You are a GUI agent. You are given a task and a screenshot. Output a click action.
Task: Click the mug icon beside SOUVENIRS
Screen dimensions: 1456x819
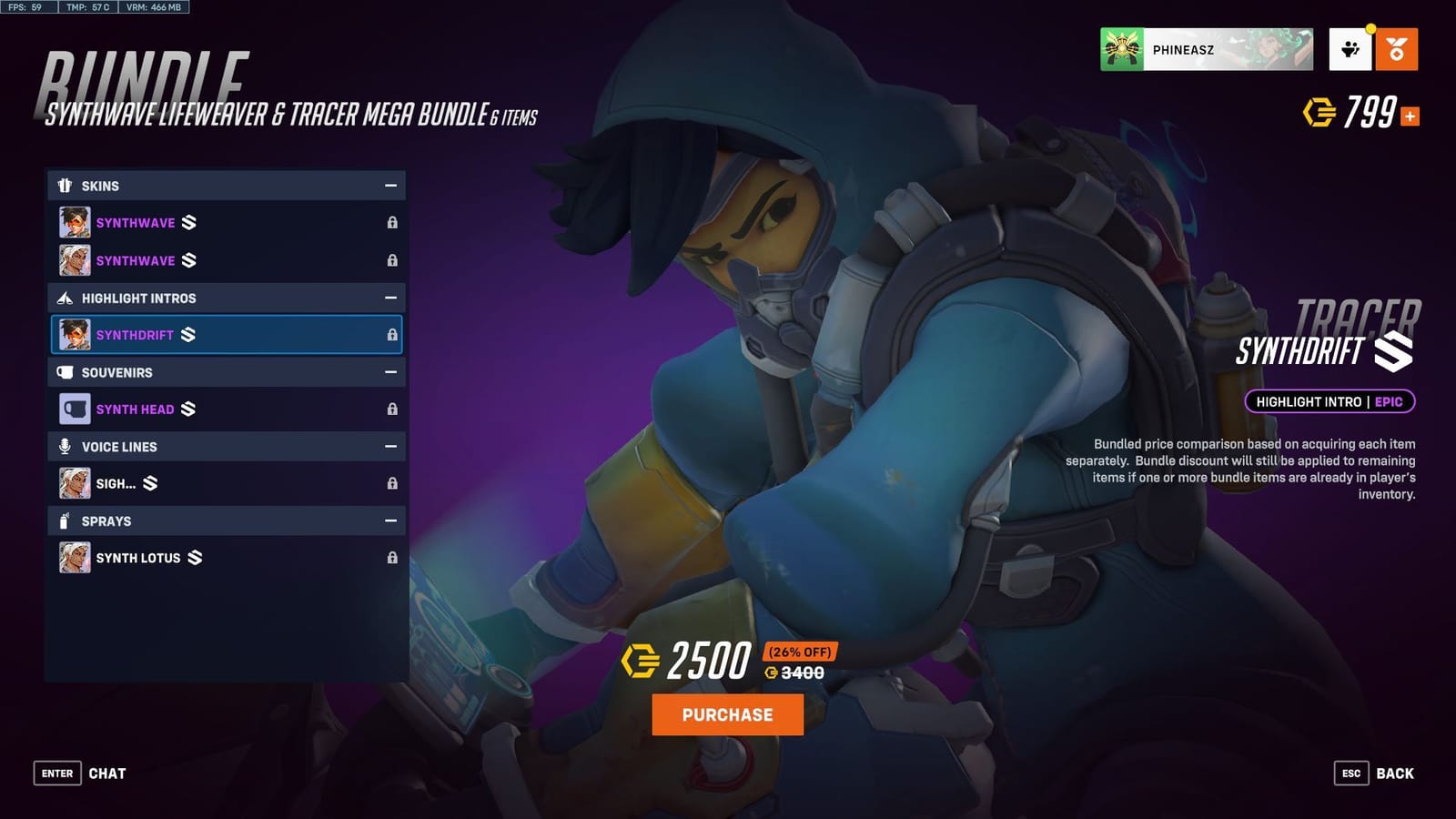coord(64,372)
